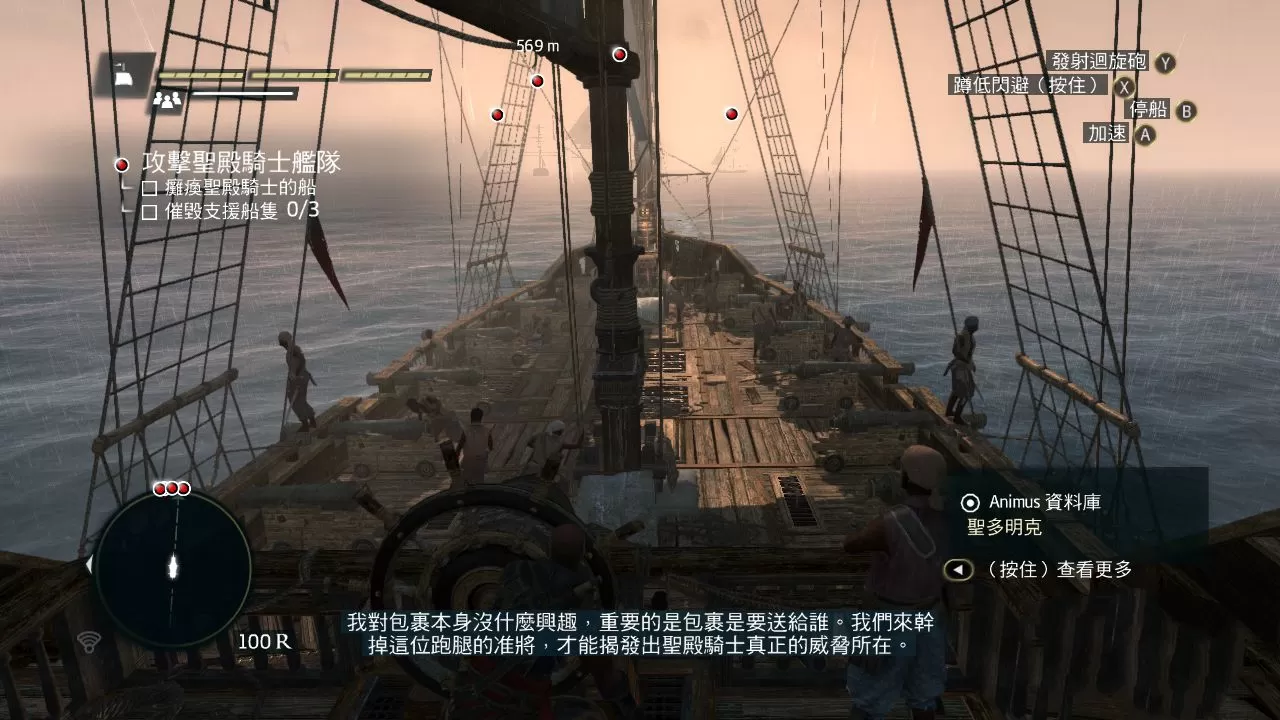Check the 催毀支援船隻 0/3 objective checkbox

click(x=148, y=212)
